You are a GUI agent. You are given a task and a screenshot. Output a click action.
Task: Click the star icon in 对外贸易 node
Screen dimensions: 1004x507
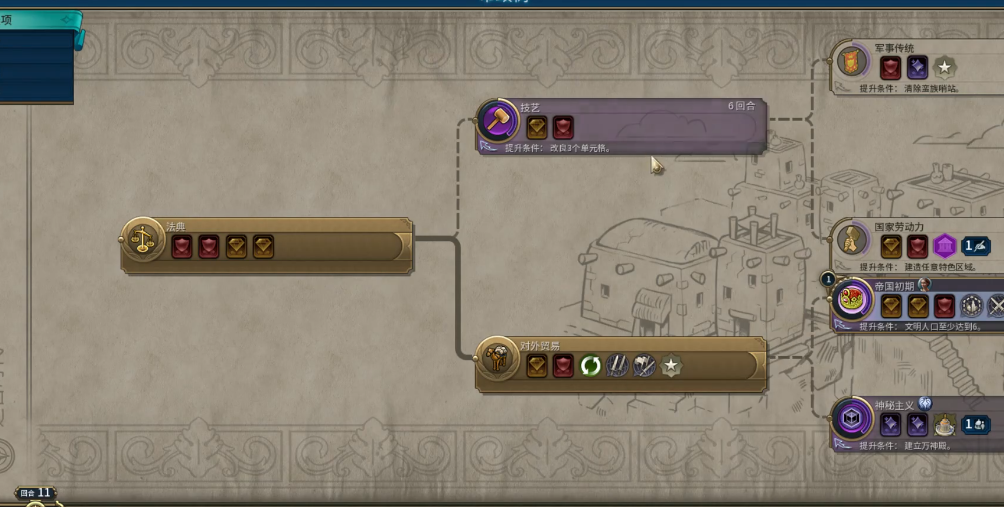pyautogui.click(x=671, y=366)
